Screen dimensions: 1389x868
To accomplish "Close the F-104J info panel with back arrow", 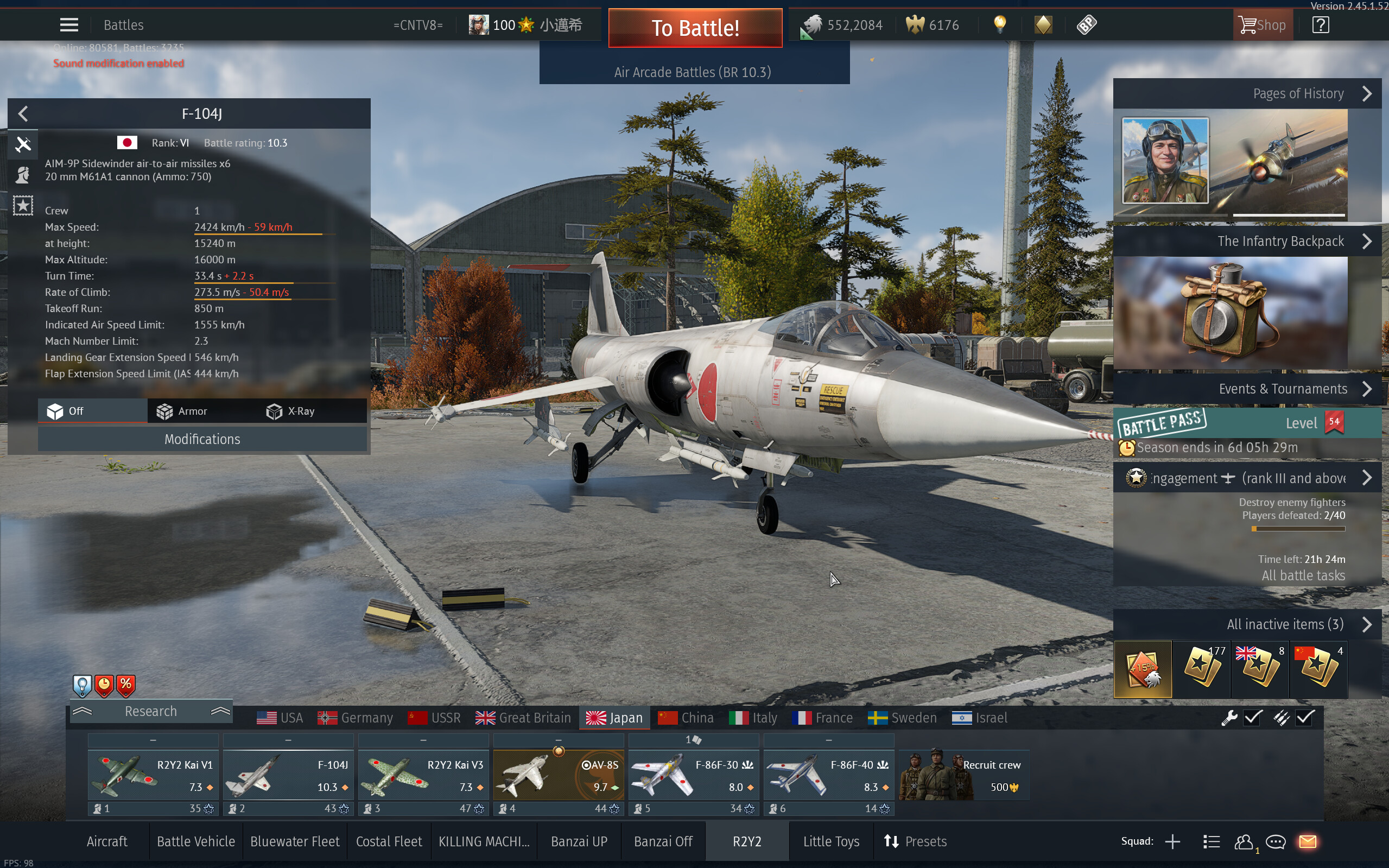I will tap(23, 113).
